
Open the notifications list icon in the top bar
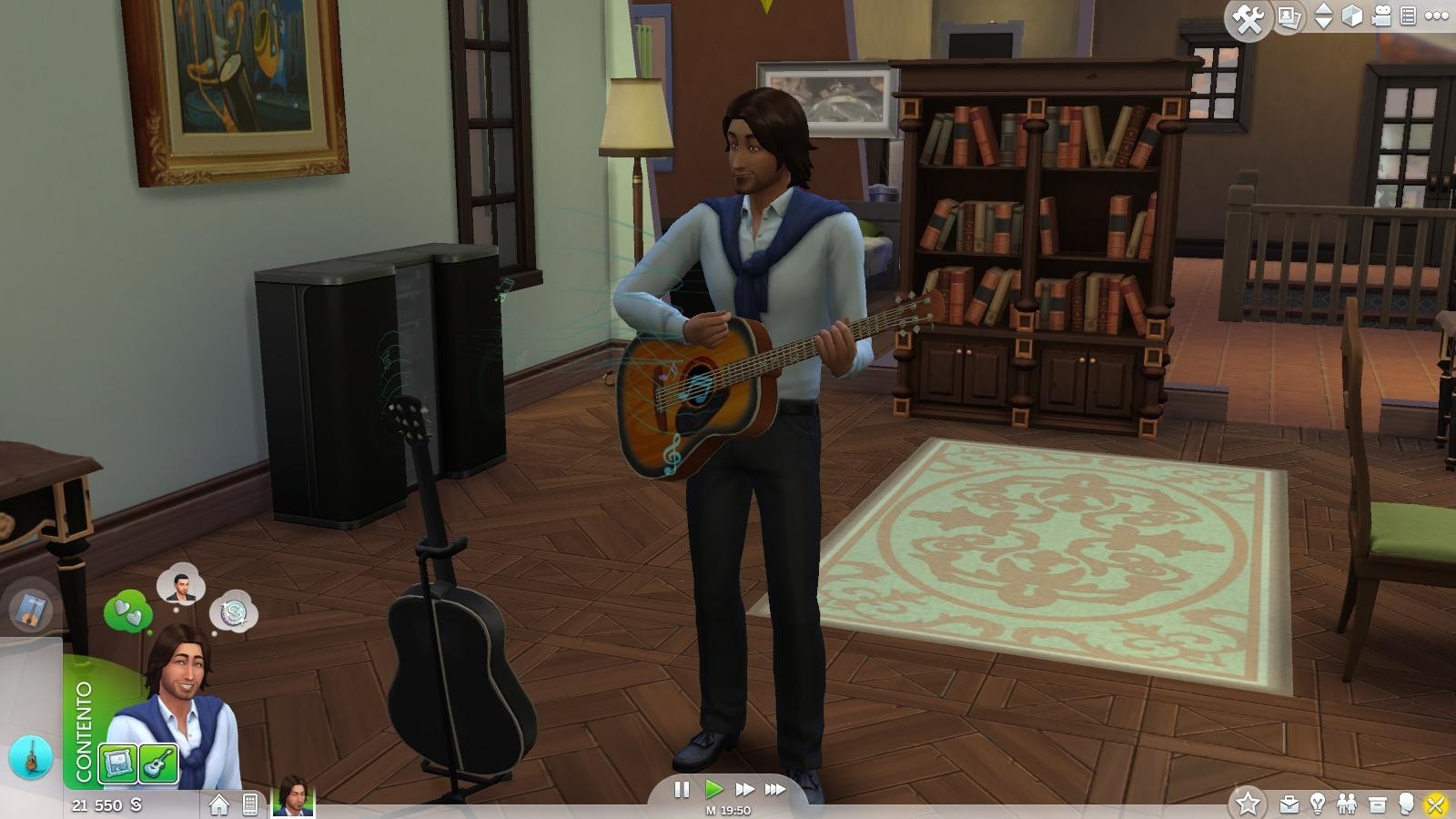[1409, 15]
